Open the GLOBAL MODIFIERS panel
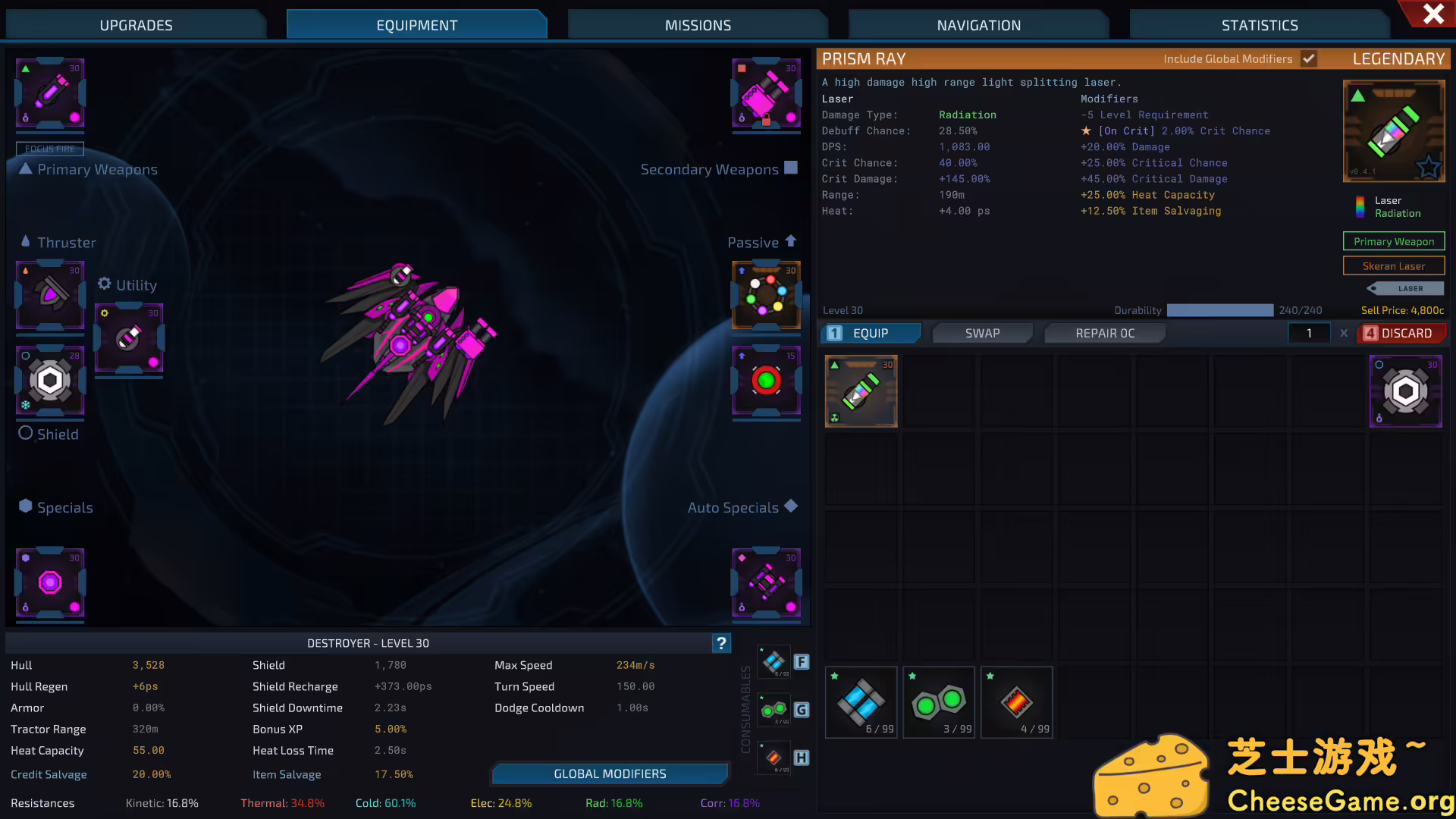Screen dimensions: 1456x819 [610, 773]
